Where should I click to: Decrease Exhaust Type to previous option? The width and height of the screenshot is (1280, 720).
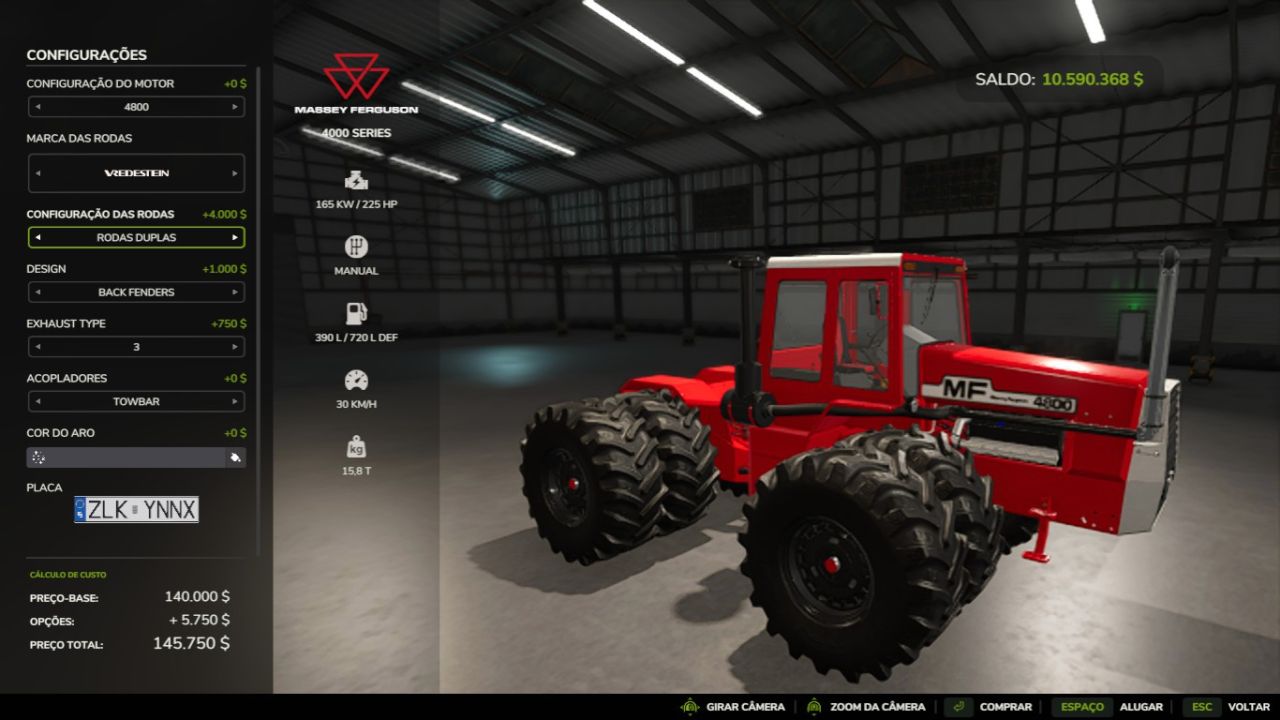point(38,347)
